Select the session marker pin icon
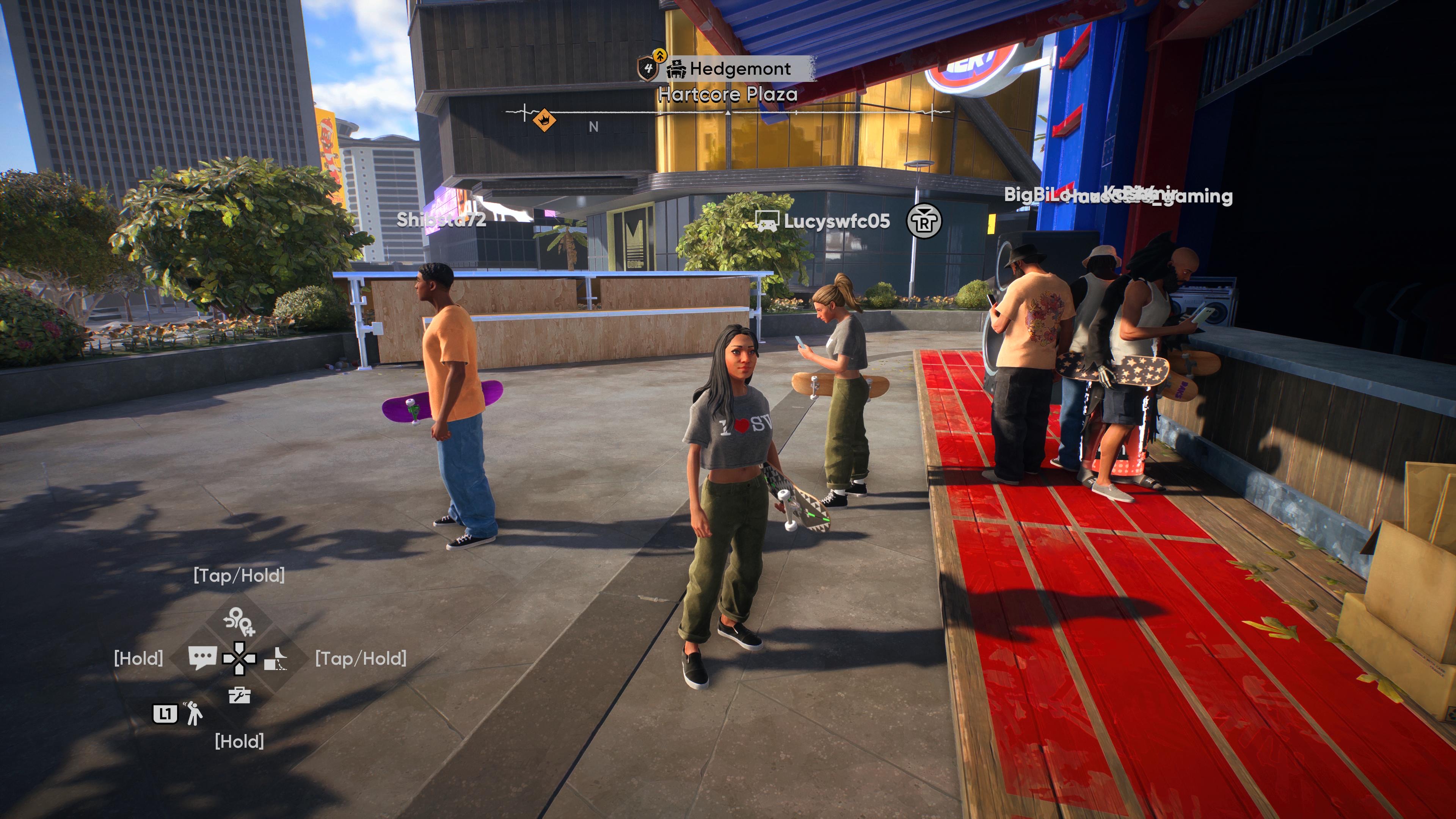Image resolution: width=1456 pixels, height=819 pixels. [239, 622]
